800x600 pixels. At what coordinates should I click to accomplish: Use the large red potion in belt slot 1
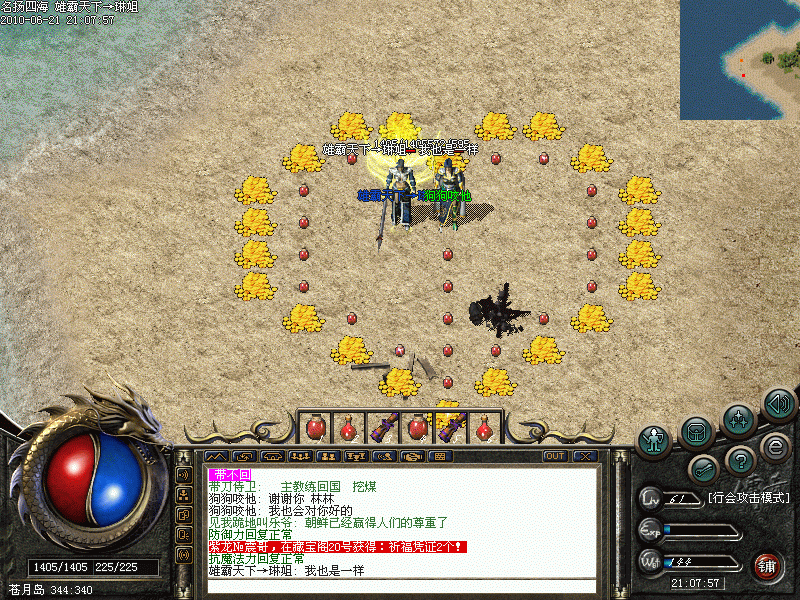pos(316,428)
